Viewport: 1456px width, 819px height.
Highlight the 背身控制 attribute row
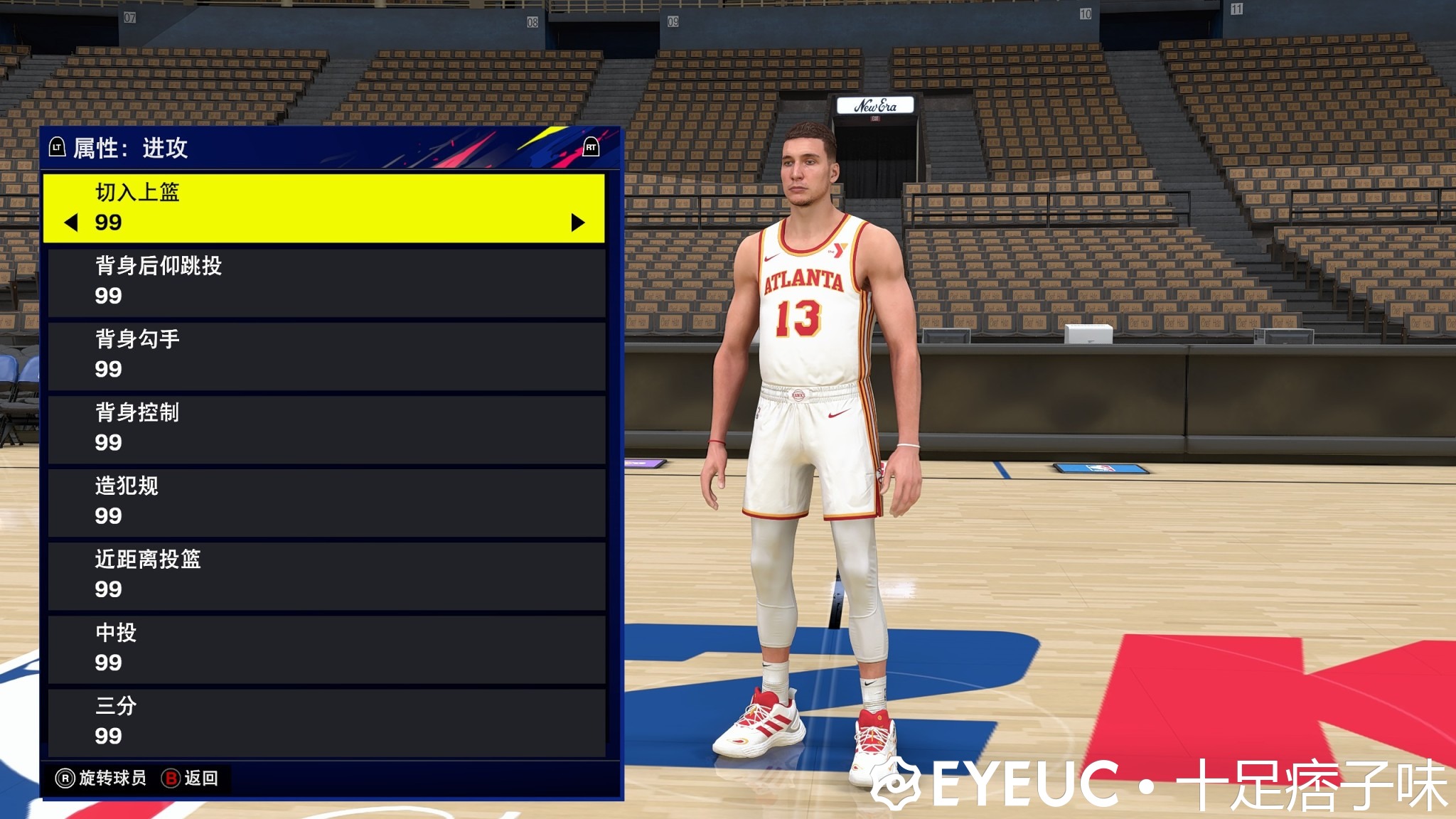(x=326, y=429)
